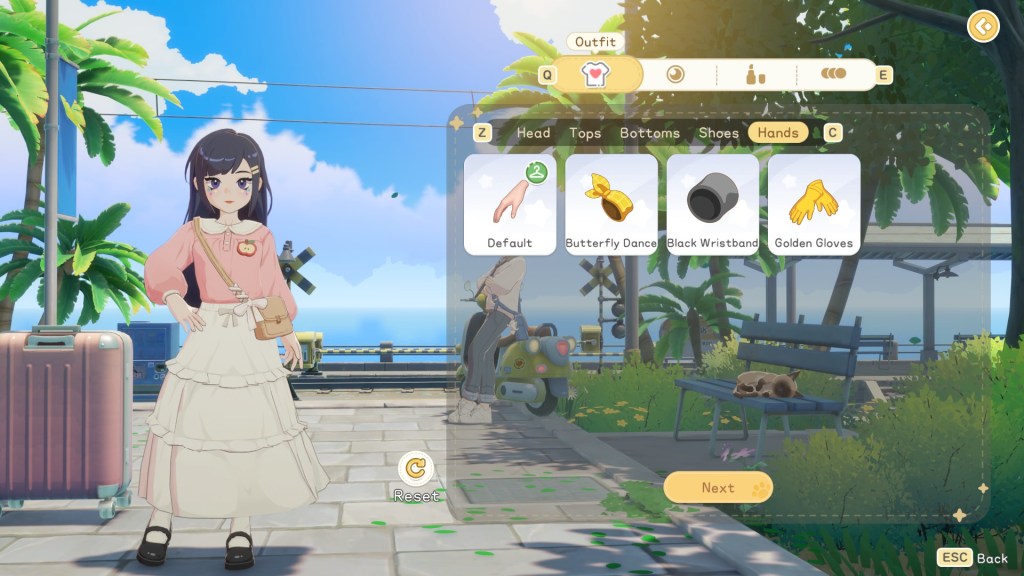Click the Next button
Image resolution: width=1024 pixels, height=576 pixels.
(x=718, y=487)
